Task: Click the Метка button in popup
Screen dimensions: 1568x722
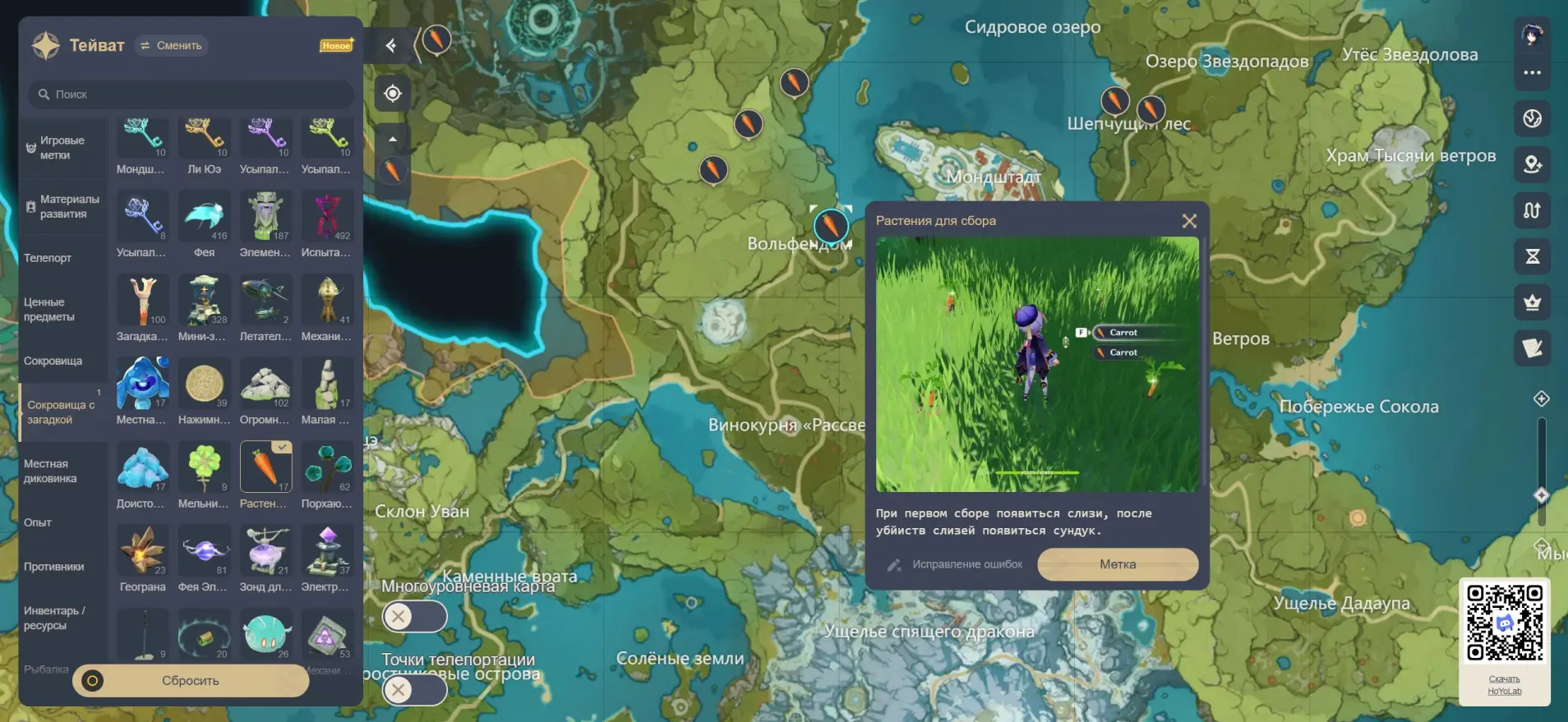Action: tap(1118, 564)
